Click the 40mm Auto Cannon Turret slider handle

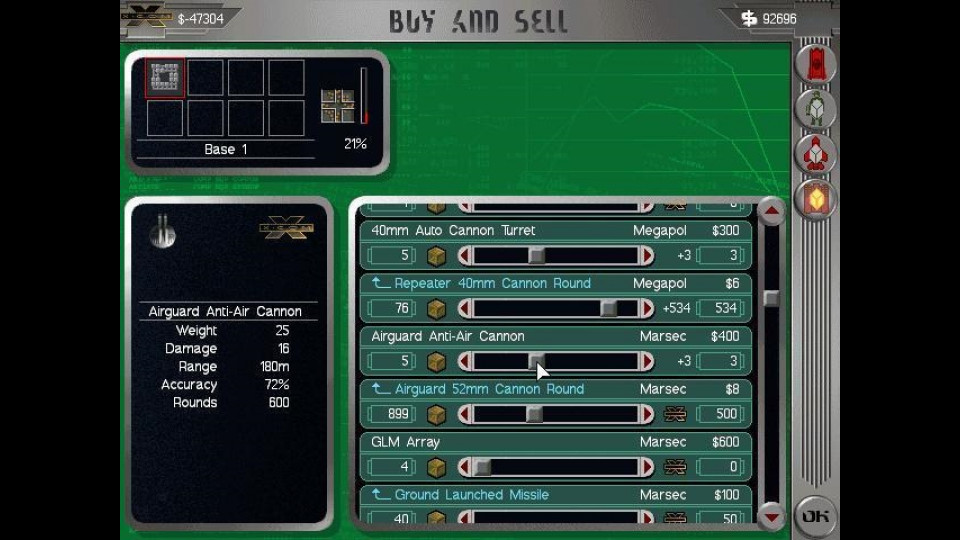pyautogui.click(x=537, y=256)
